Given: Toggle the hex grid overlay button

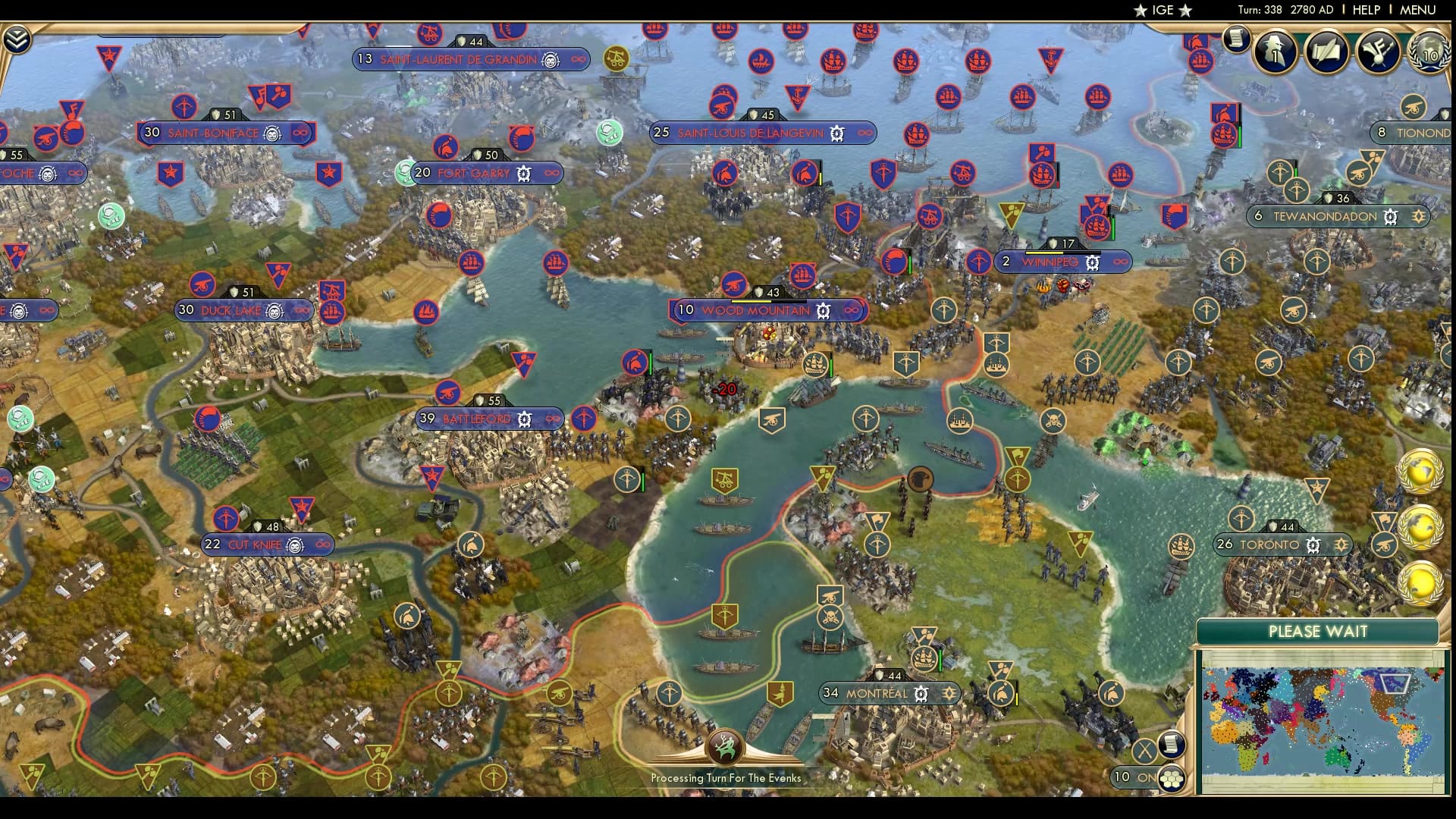Looking at the screenshot, I should [1172, 780].
